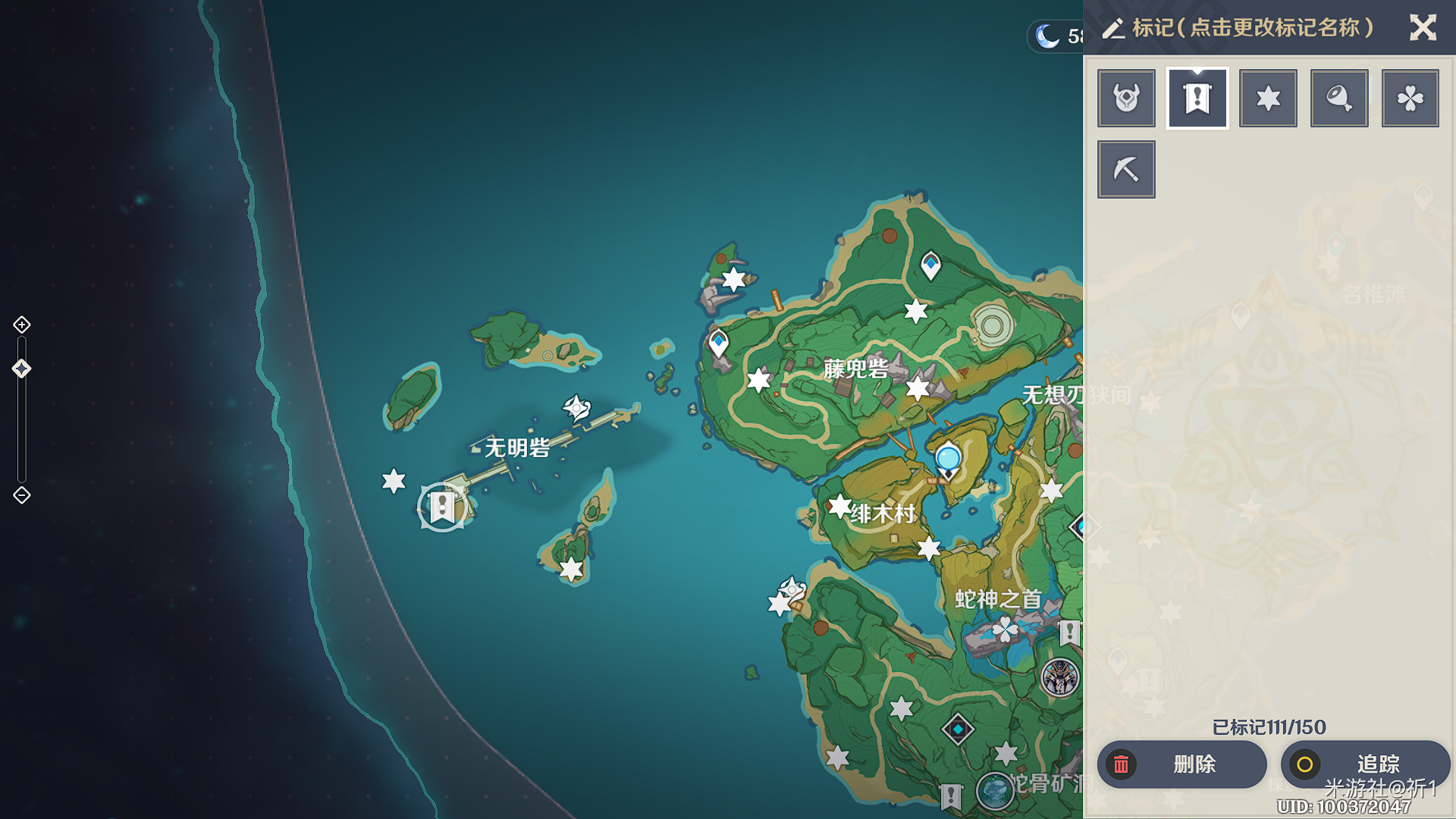
Task: Select the cooking pan marker icon
Action: tap(1339, 99)
